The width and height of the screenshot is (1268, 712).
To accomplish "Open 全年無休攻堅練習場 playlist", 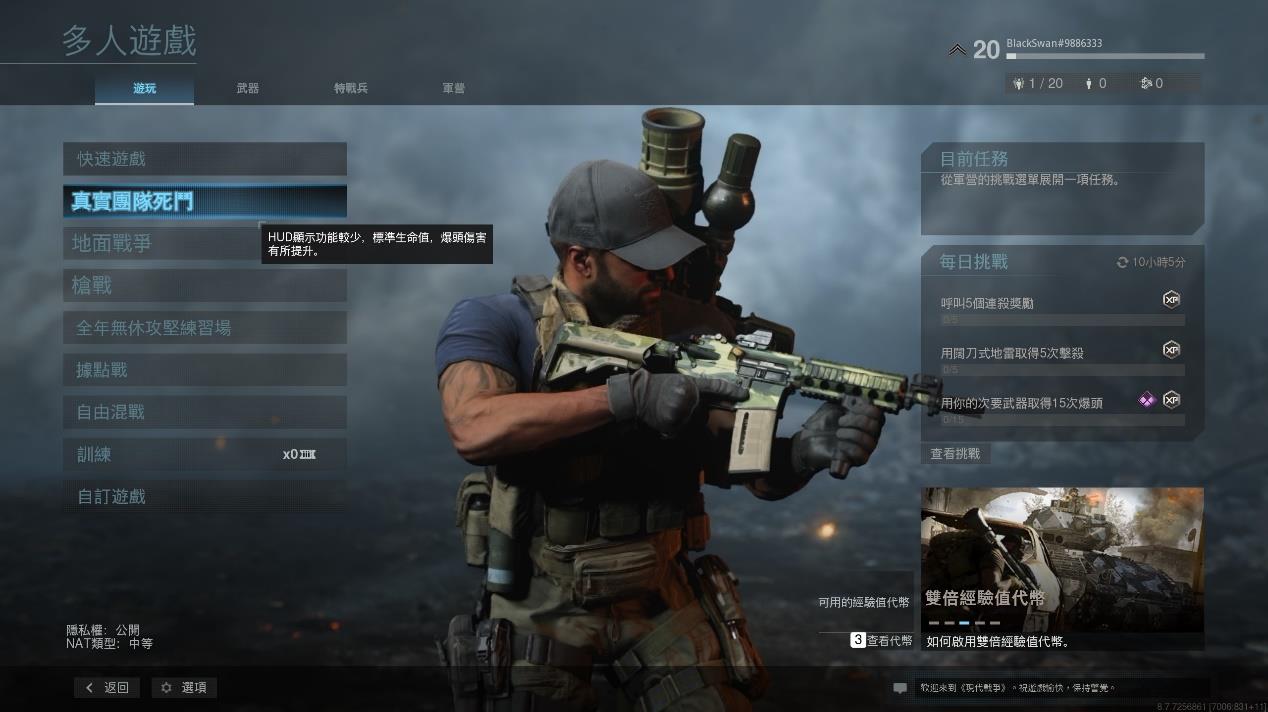I will pos(204,328).
